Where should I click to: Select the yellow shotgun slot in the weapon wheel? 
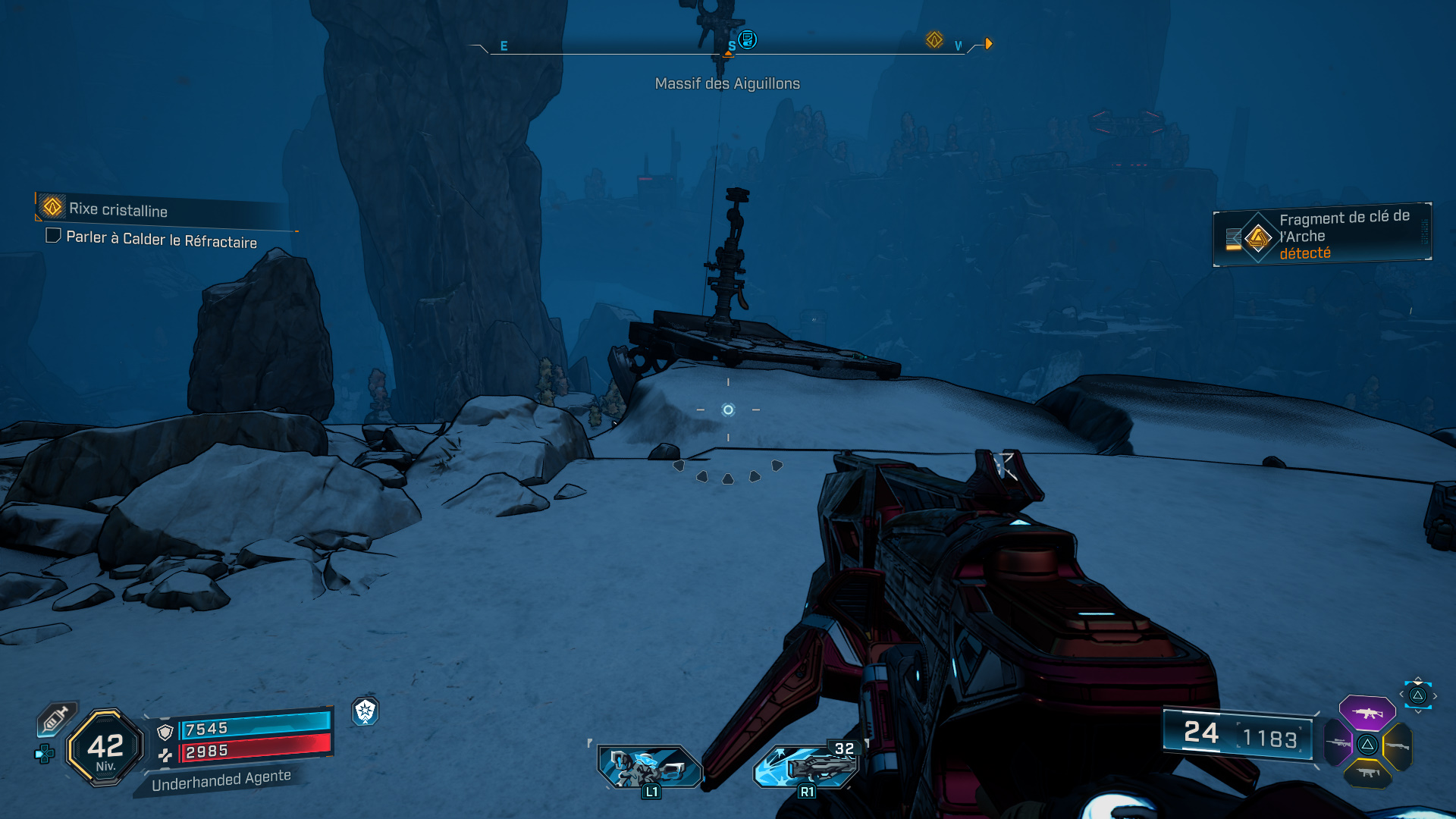pos(1398,745)
